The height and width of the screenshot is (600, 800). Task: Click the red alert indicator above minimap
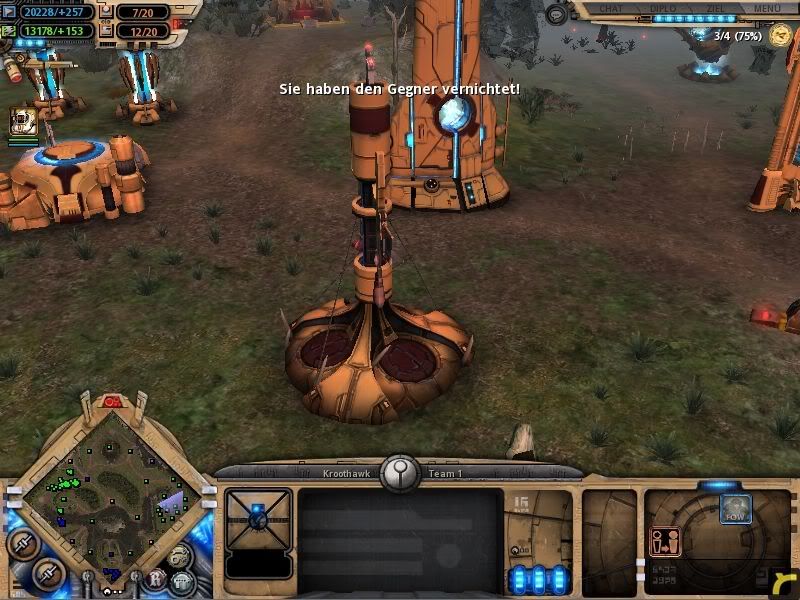tap(111, 402)
